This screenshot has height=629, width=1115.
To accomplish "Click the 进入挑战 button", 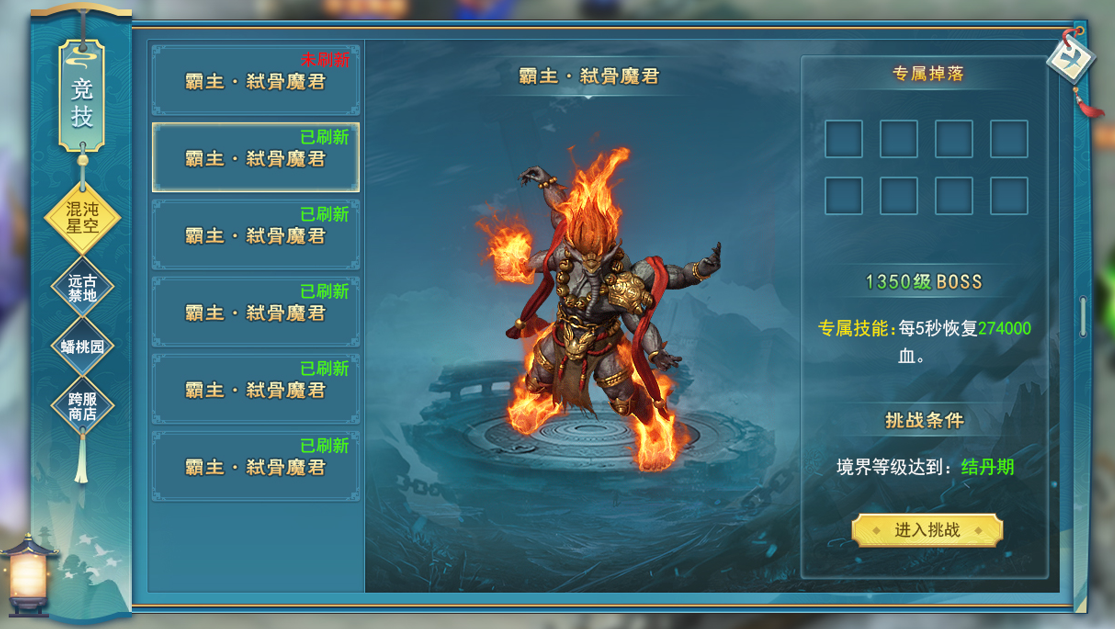I will pyautogui.click(x=927, y=530).
